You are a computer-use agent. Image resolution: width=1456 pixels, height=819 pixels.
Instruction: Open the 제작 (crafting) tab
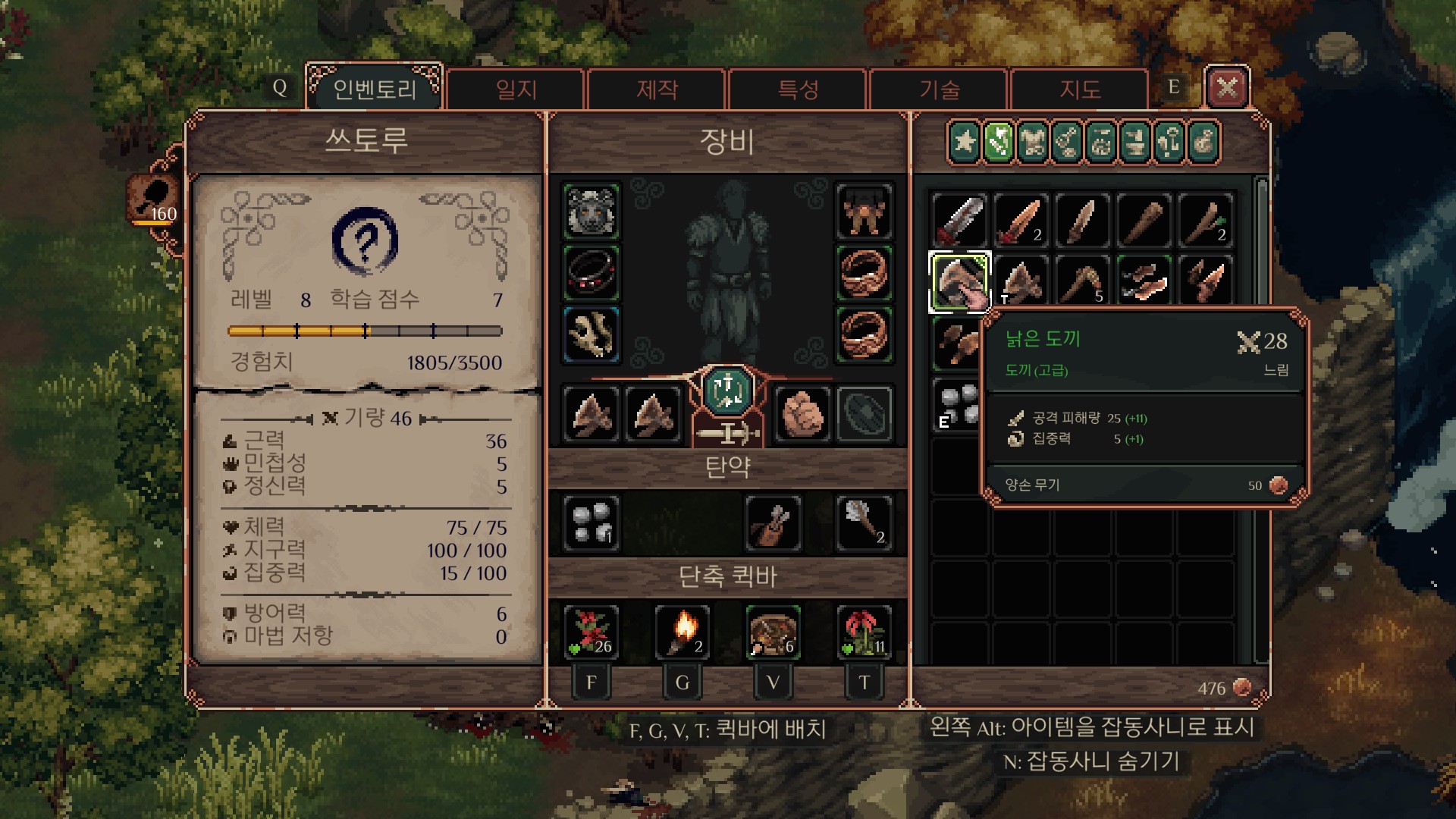point(657,89)
